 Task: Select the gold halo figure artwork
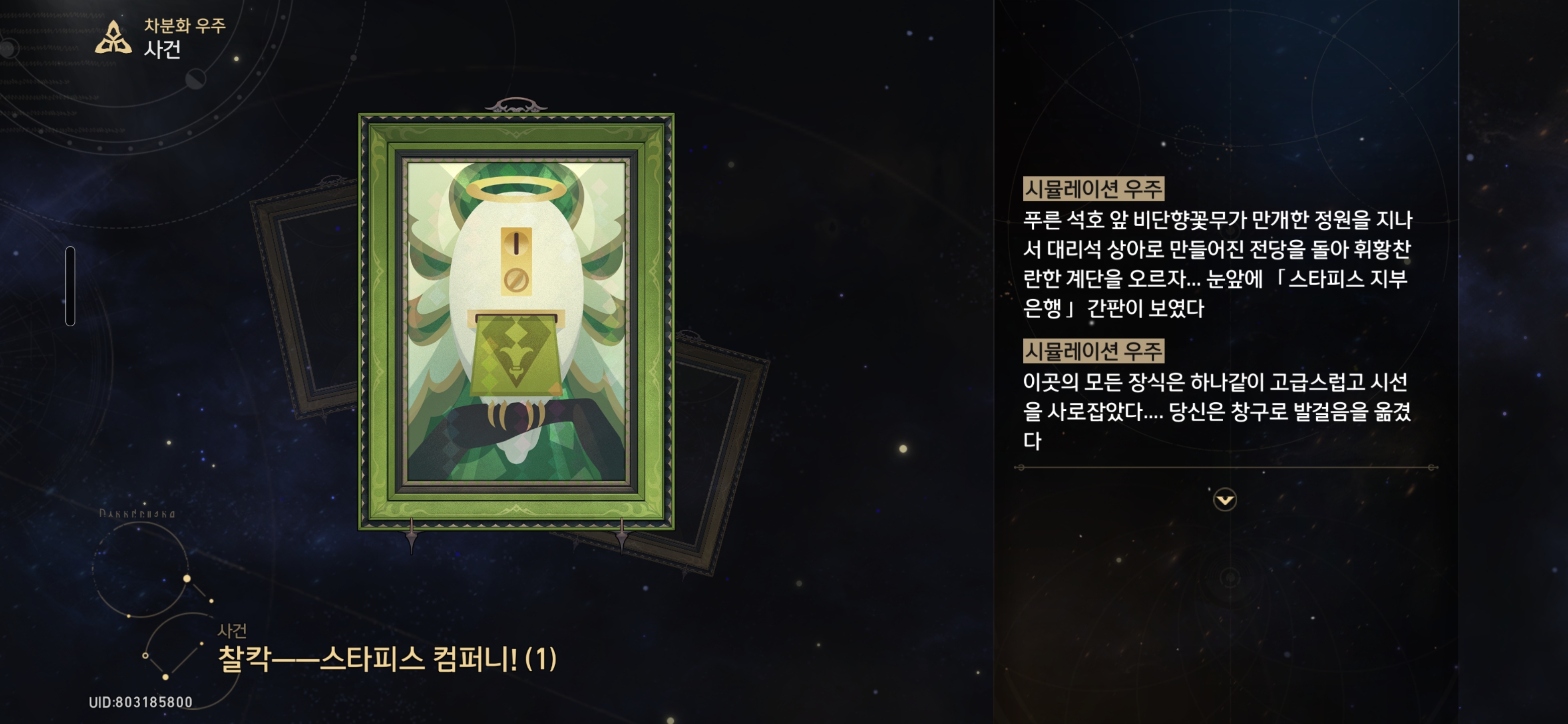(x=516, y=317)
